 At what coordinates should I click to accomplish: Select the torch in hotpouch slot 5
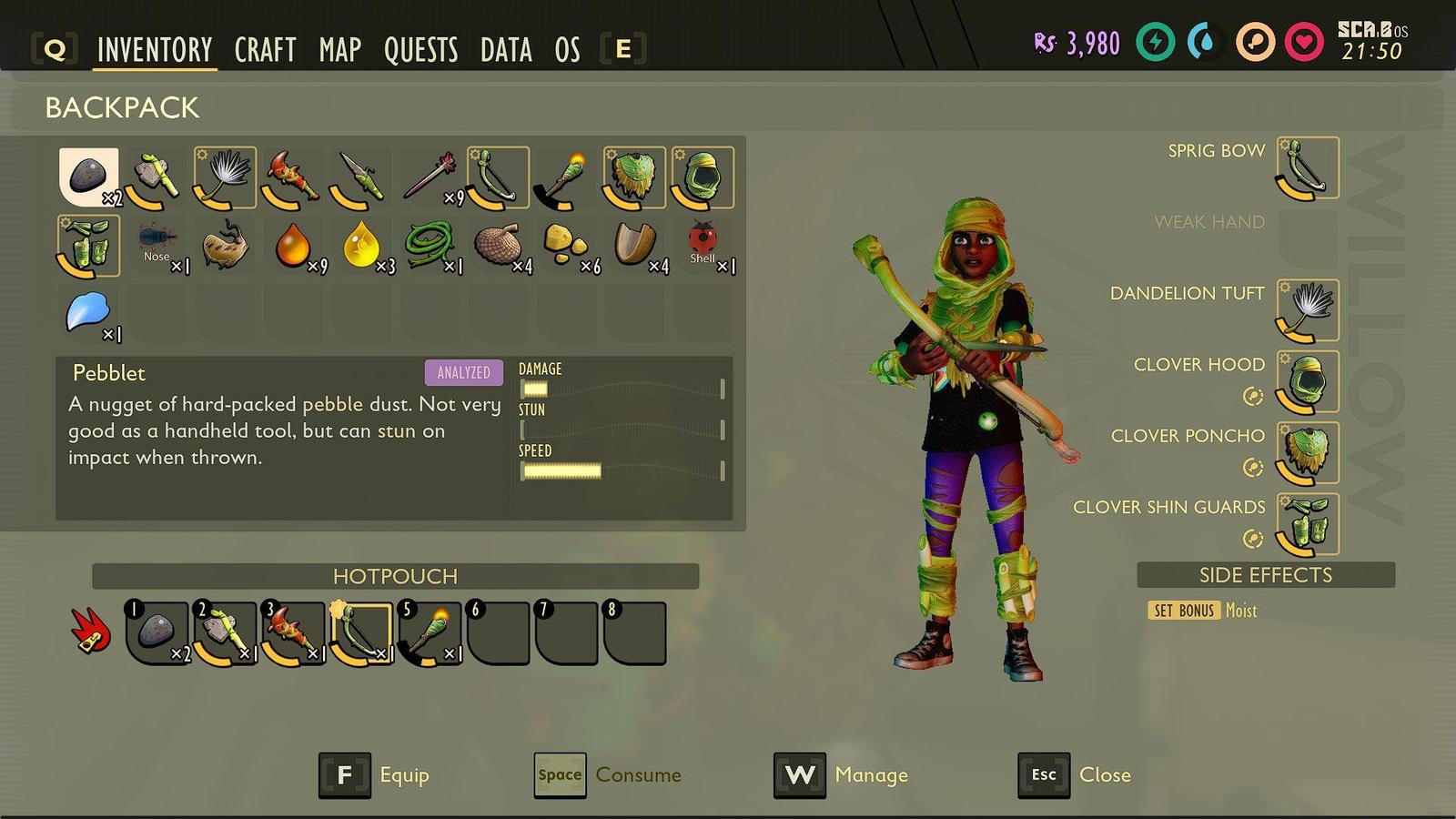[x=430, y=633]
